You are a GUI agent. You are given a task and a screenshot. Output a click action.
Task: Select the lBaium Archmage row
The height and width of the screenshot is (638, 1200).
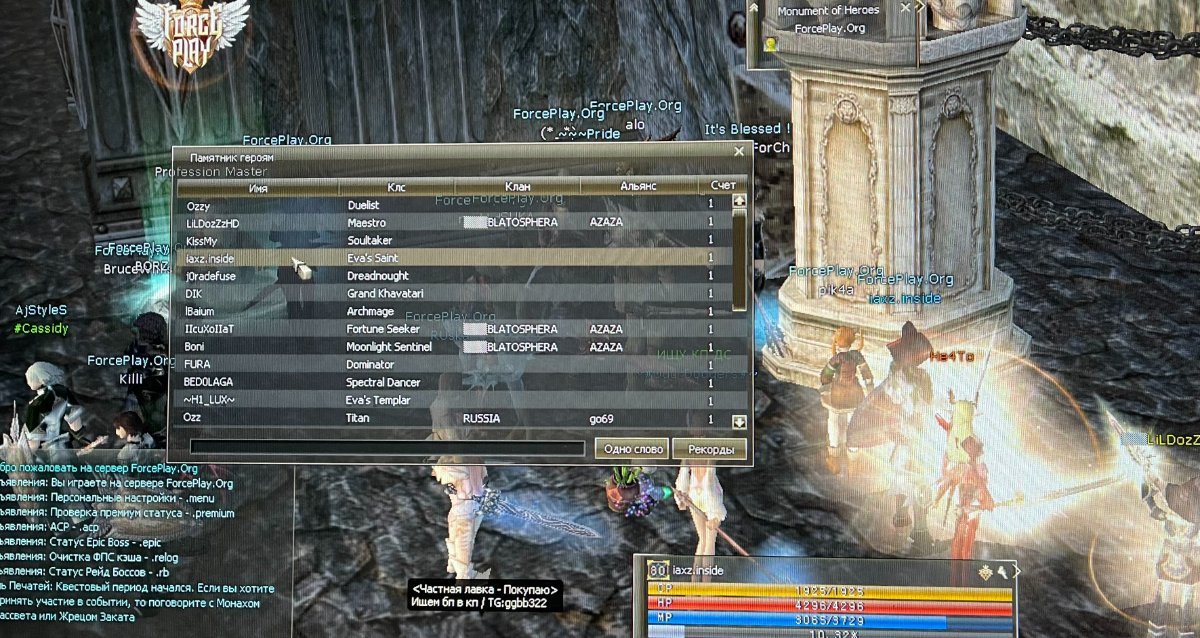pyautogui.click(x=450, y=312)
